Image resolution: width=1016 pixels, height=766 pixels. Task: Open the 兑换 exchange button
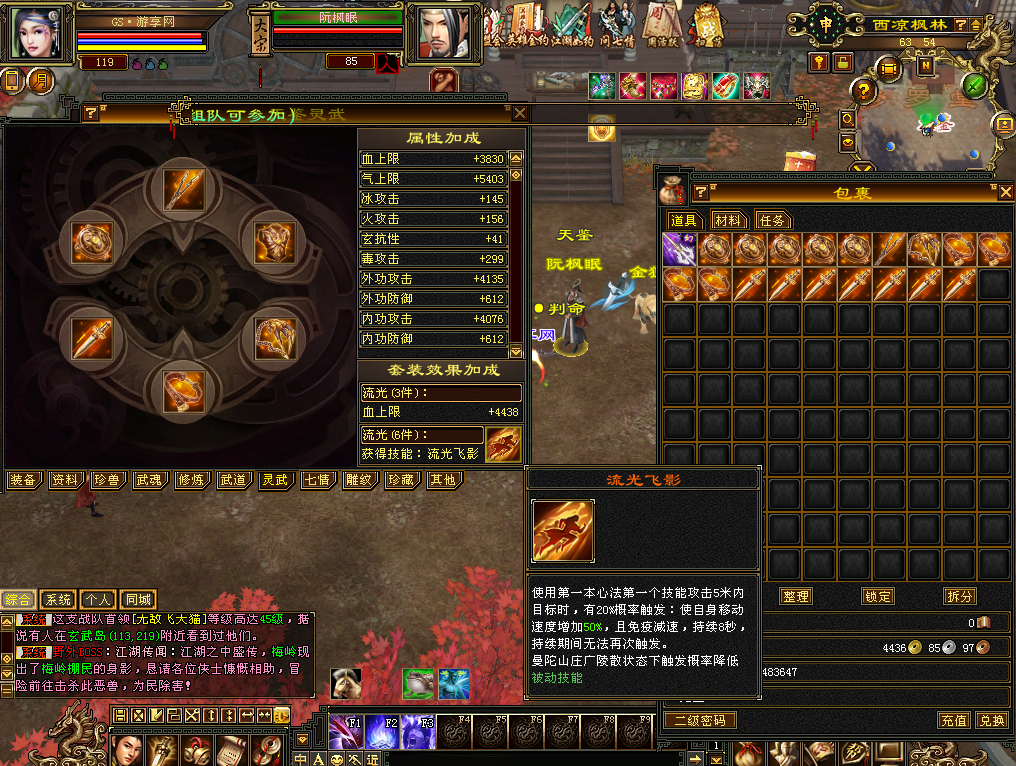pos(991,720)
